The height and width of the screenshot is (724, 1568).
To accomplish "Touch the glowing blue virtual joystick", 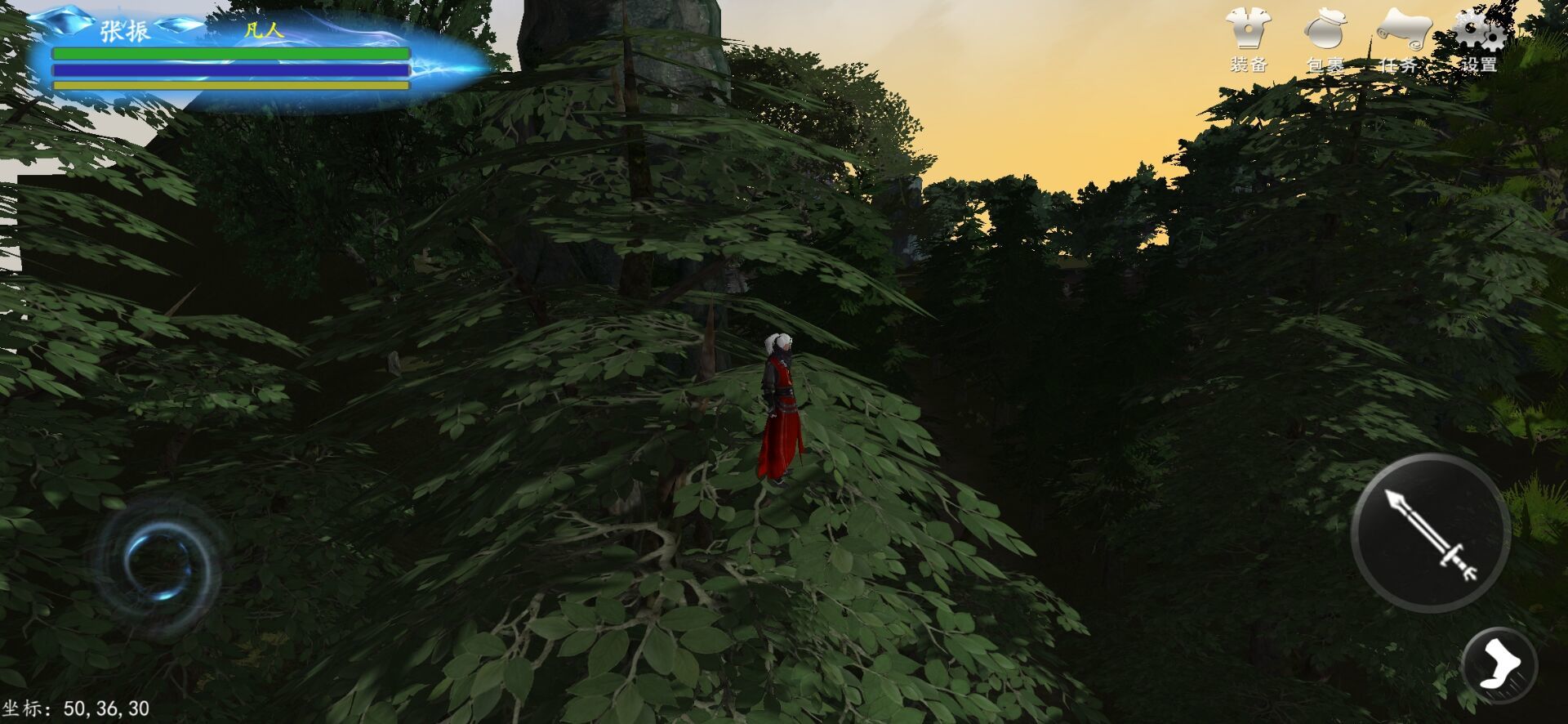I will click(x=158, y=564).
